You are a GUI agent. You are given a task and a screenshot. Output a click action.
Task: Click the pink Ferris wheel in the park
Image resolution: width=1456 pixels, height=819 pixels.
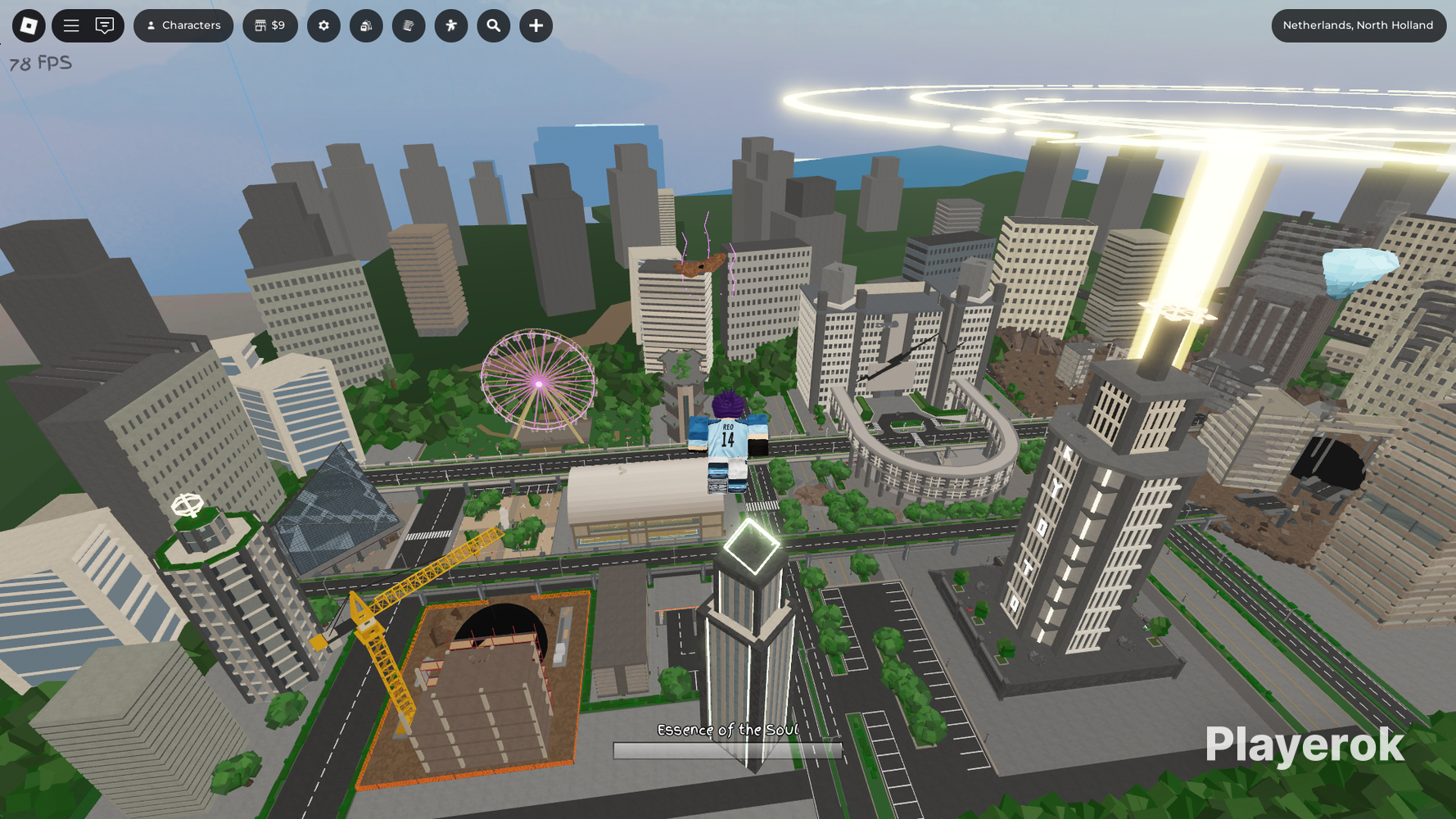[x=538, y=382]
